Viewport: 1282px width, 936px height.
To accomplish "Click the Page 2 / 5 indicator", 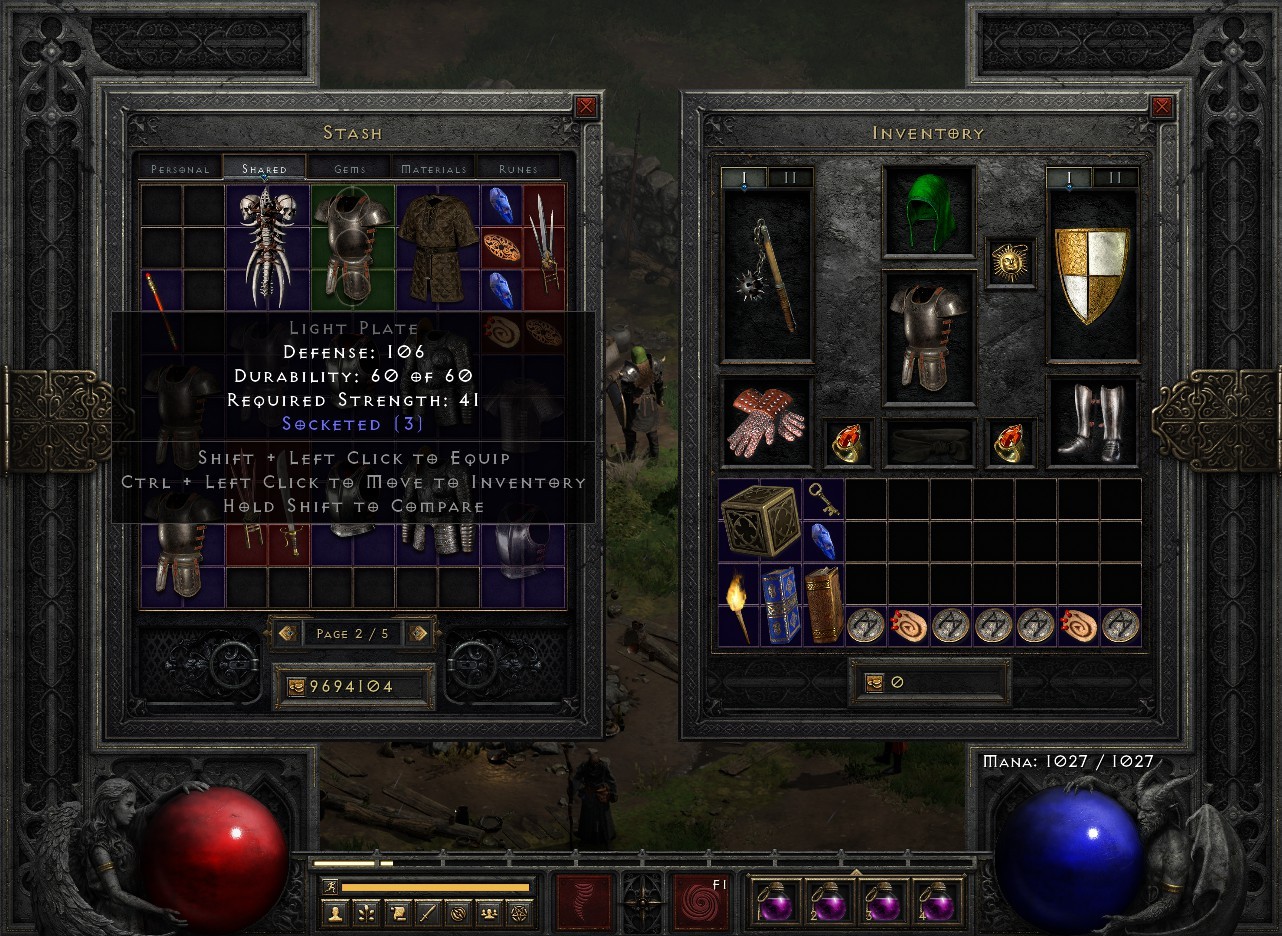I will click(353, 633).
